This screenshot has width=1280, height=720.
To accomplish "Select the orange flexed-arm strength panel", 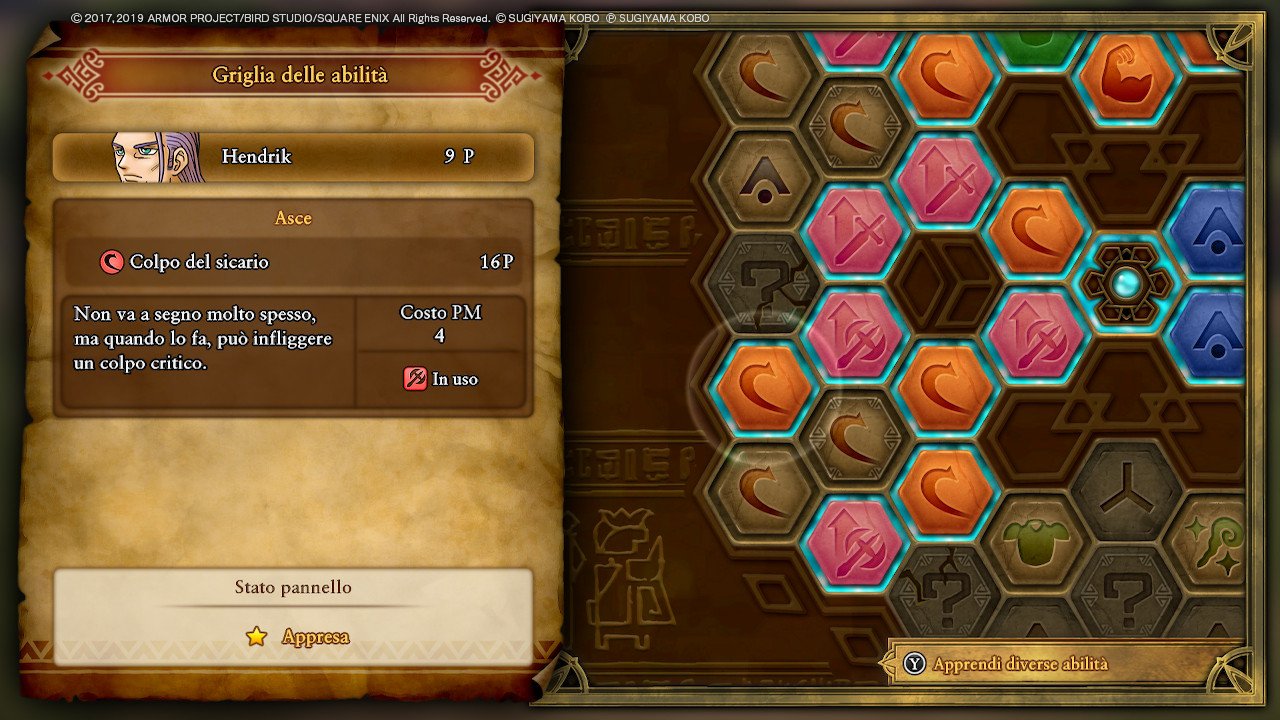I will point(1126,77).
